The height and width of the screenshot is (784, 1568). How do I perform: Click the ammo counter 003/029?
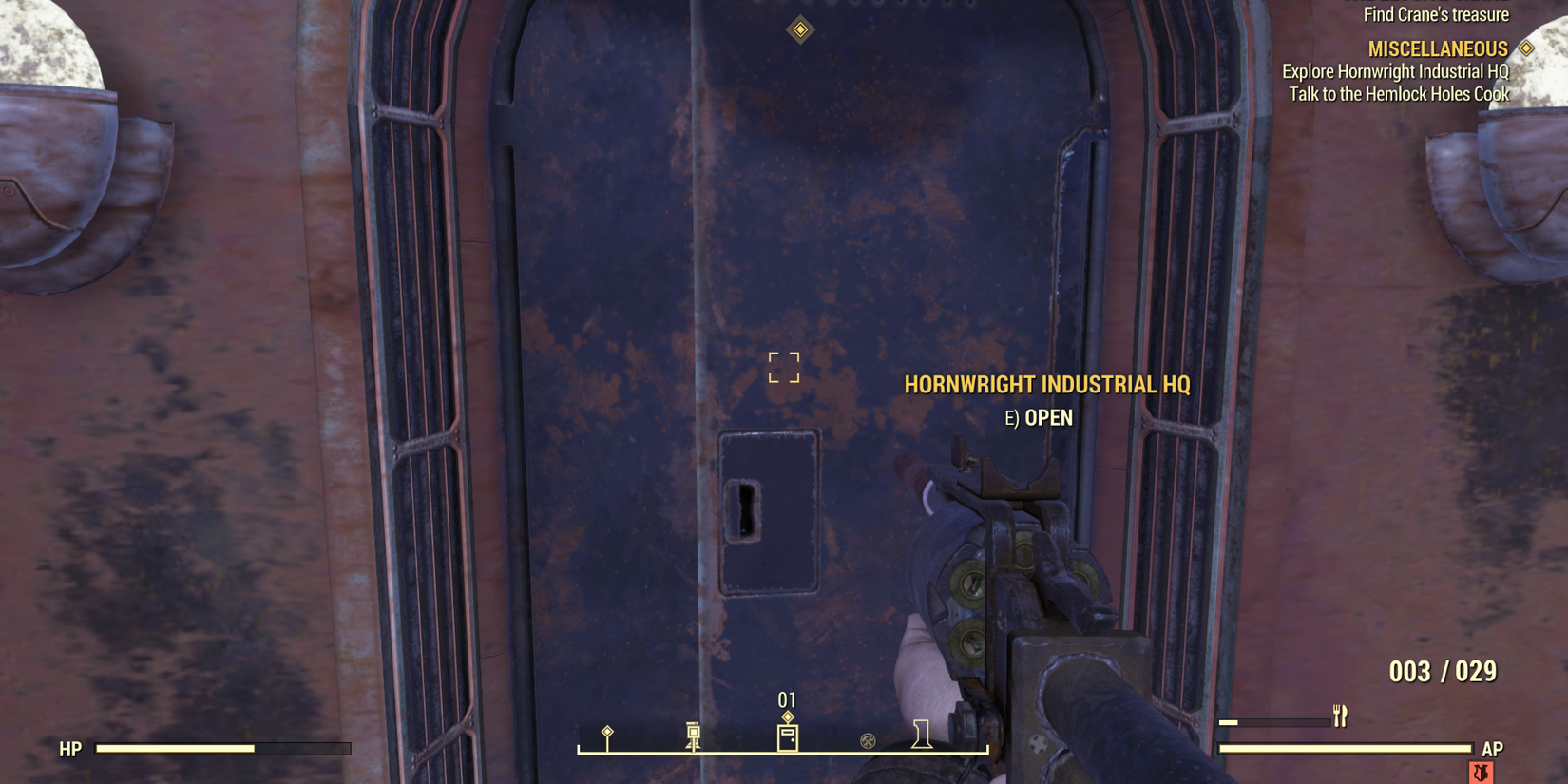1441,672
